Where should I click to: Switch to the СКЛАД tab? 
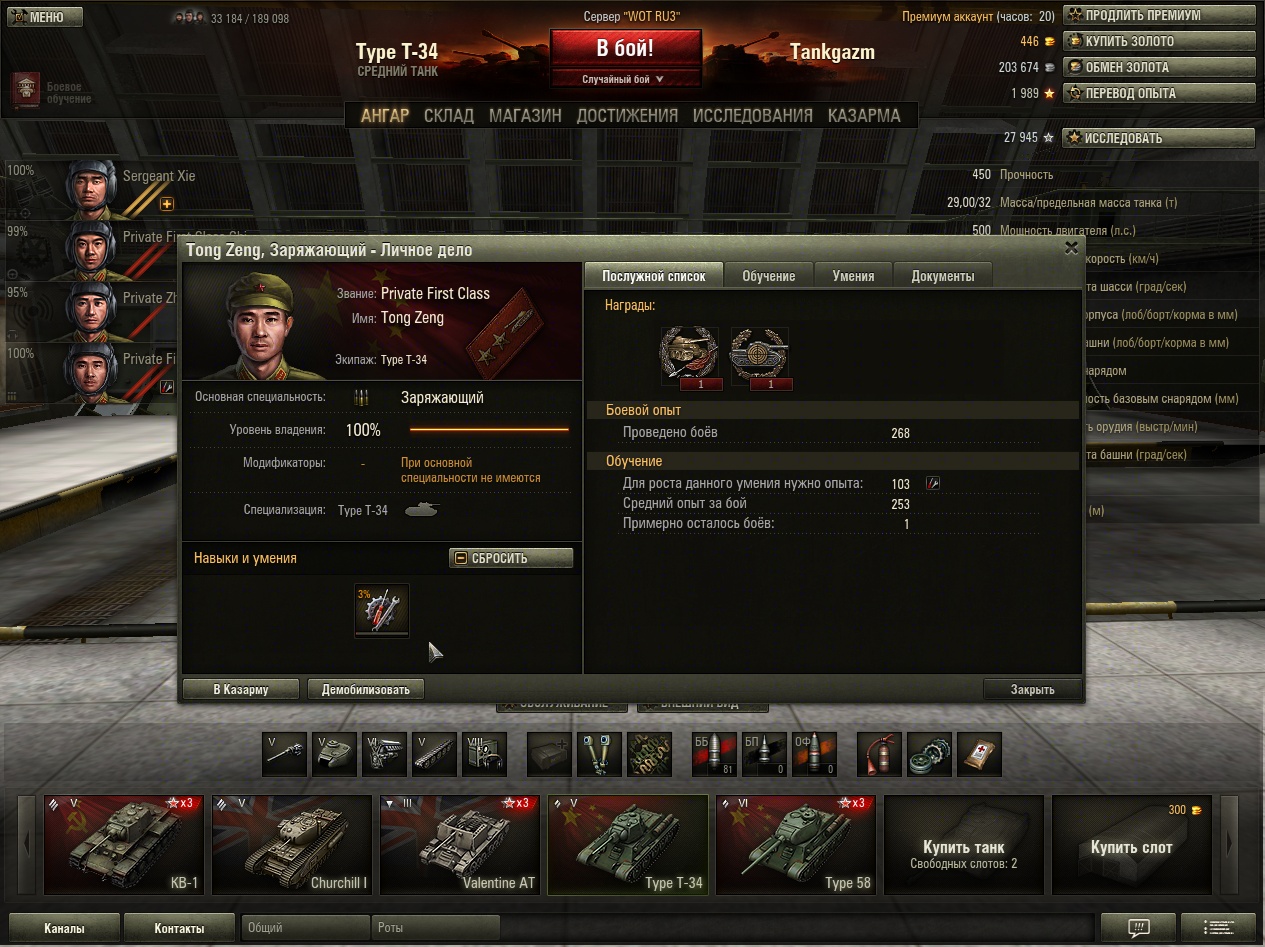[448, 116]
